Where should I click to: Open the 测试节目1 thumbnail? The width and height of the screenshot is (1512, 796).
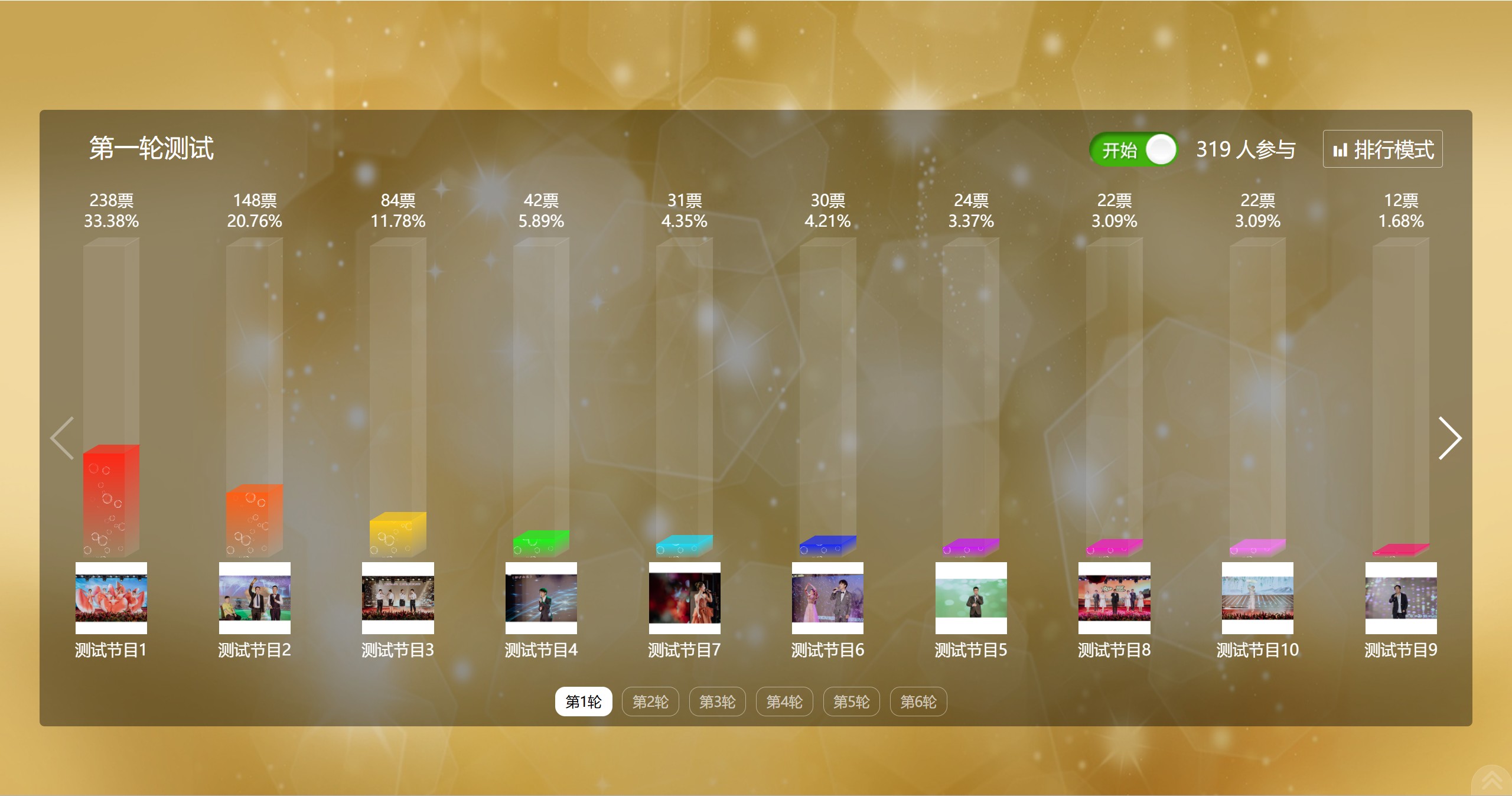(111, 598)
